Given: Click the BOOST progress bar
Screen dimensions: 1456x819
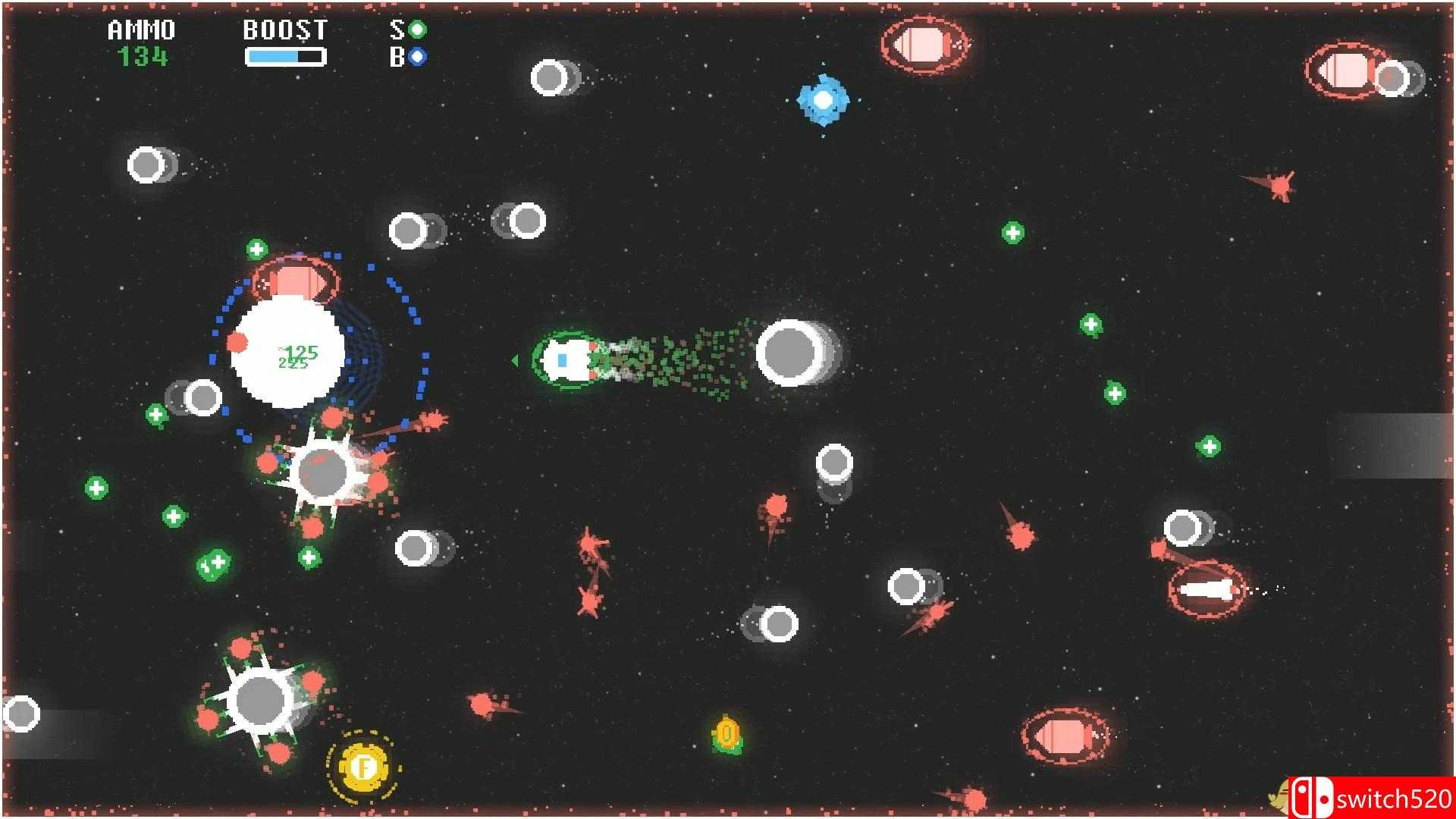Looking at the screenshot, I should pos(284,55).
